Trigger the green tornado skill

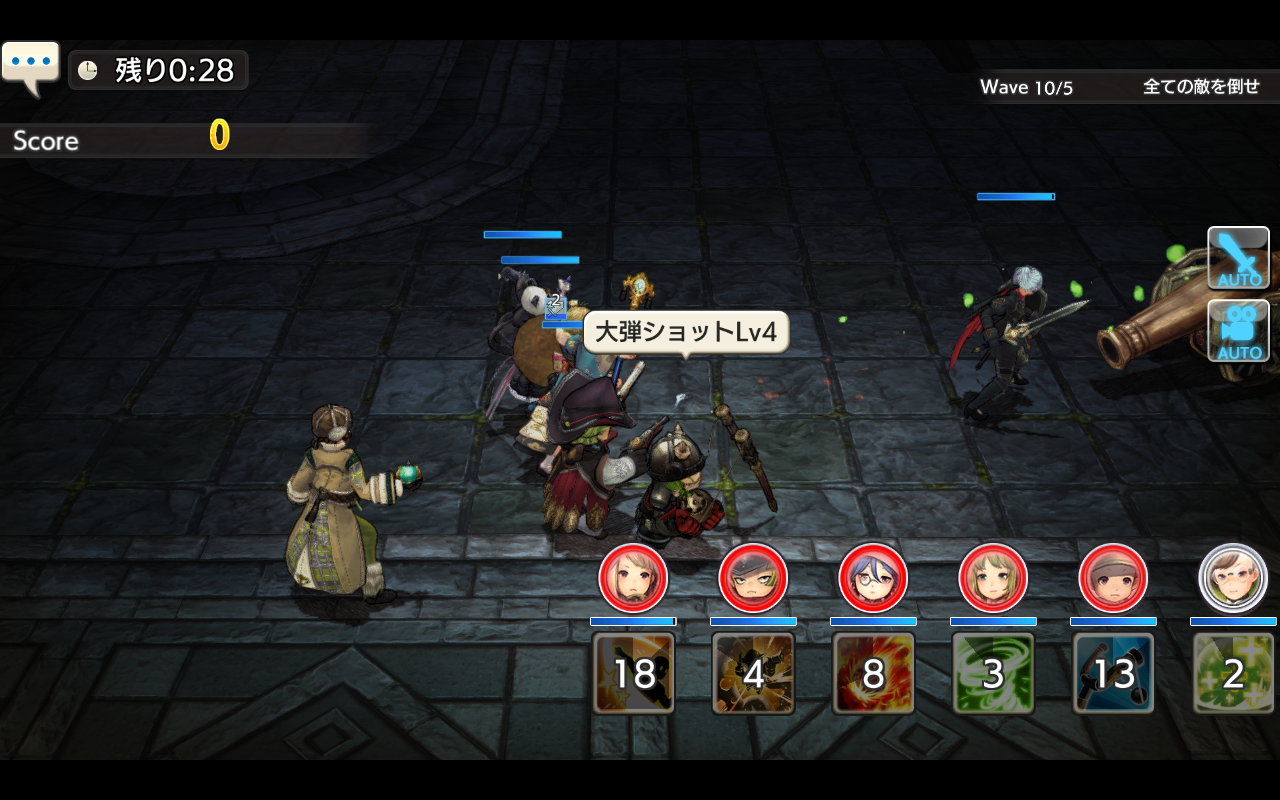point(993,673)
